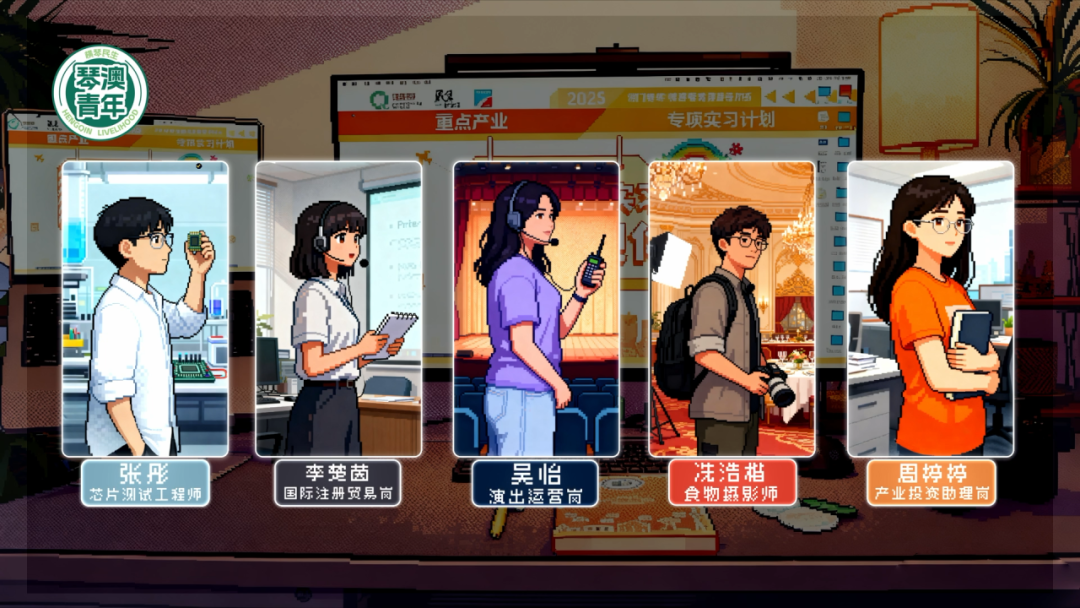The image size is (1080, 608).
Task: Select the 张彤 character portrait card
Action: tap(145, 308)
